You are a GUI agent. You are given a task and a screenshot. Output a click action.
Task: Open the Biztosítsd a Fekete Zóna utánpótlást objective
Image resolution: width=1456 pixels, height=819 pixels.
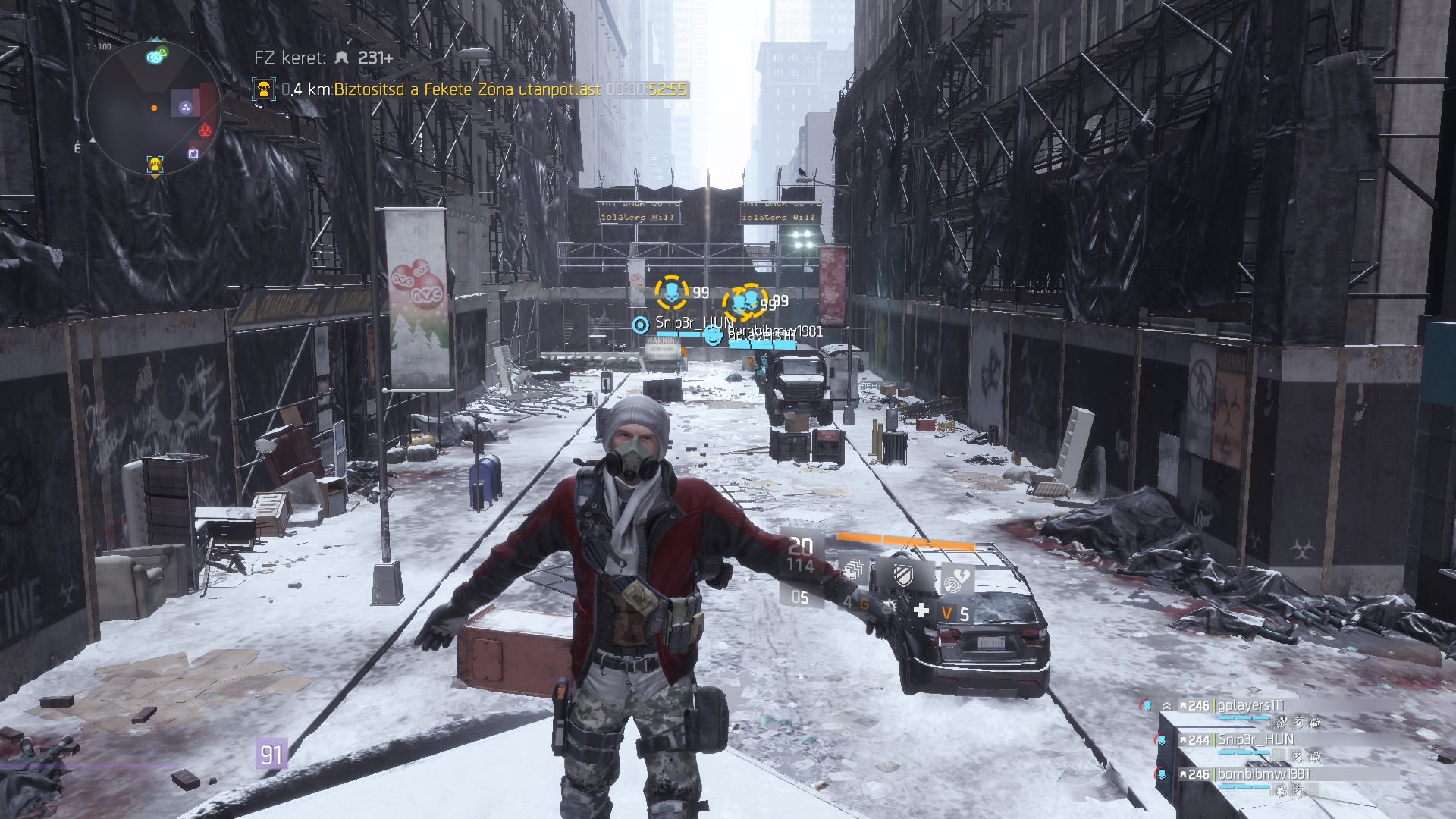467,89
